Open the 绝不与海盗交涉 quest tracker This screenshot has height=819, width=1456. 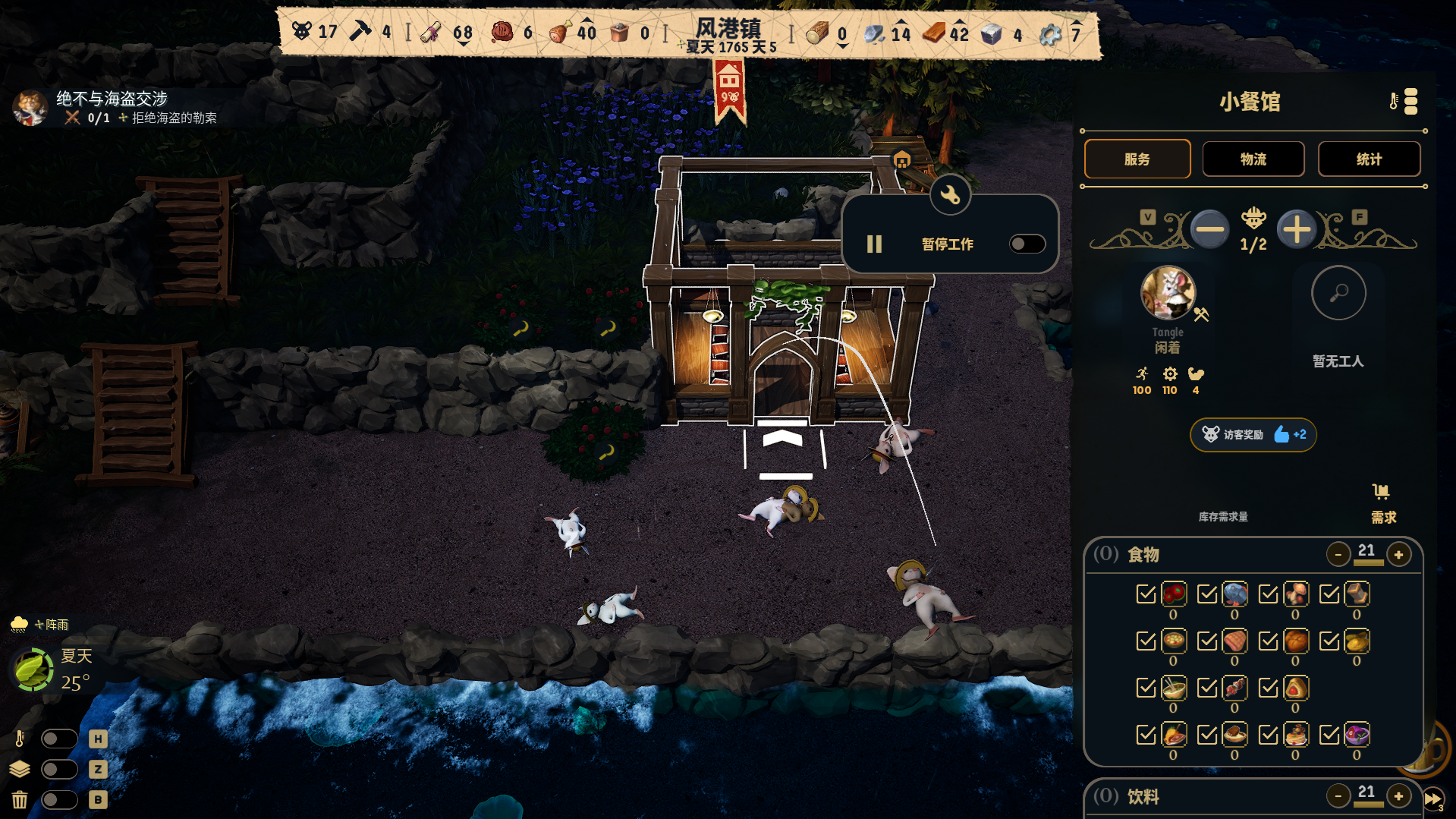112,99
